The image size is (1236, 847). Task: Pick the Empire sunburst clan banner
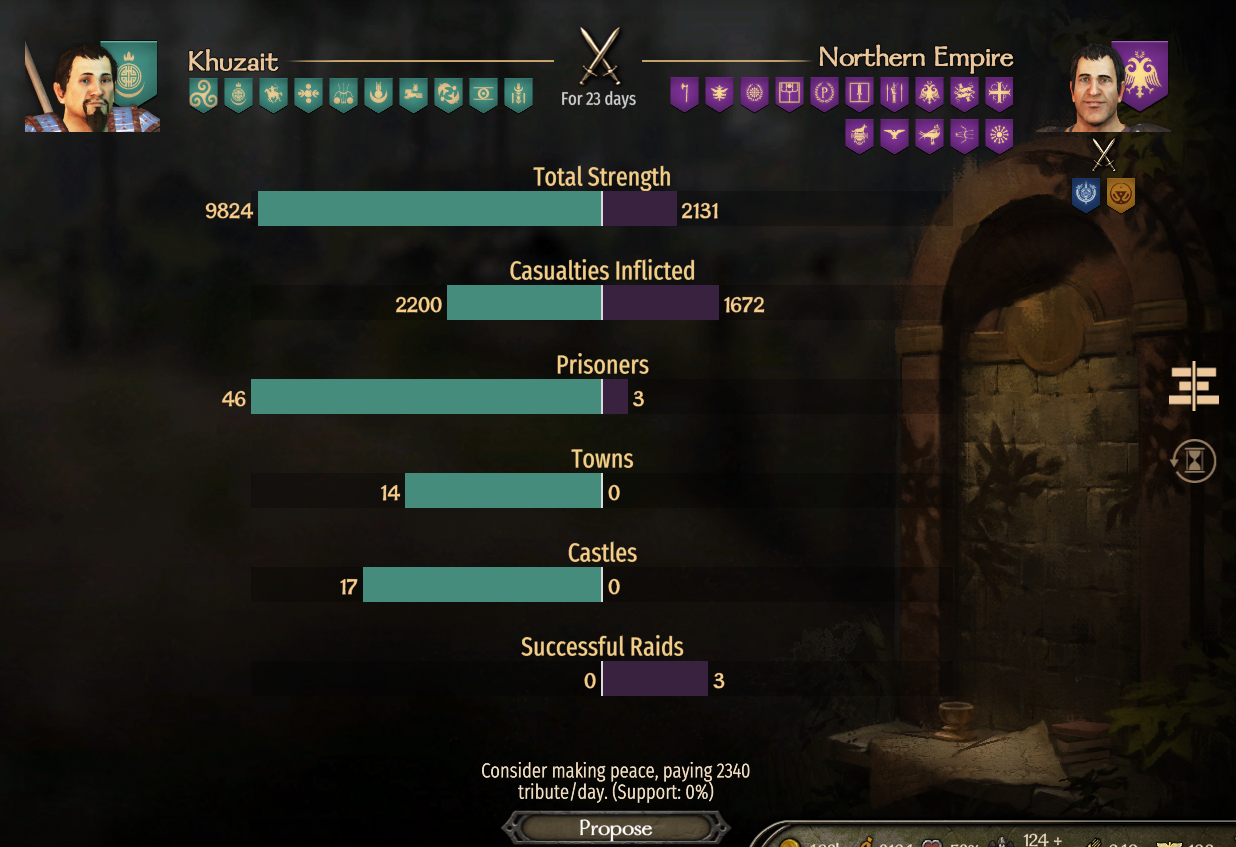tap(999, 135)
